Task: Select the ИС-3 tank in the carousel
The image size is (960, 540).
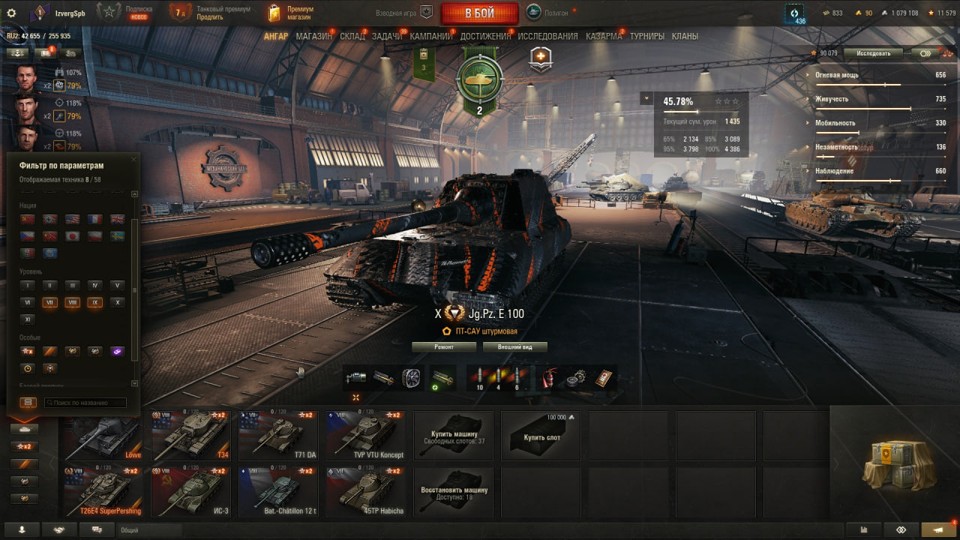Action: coord(190,492)
